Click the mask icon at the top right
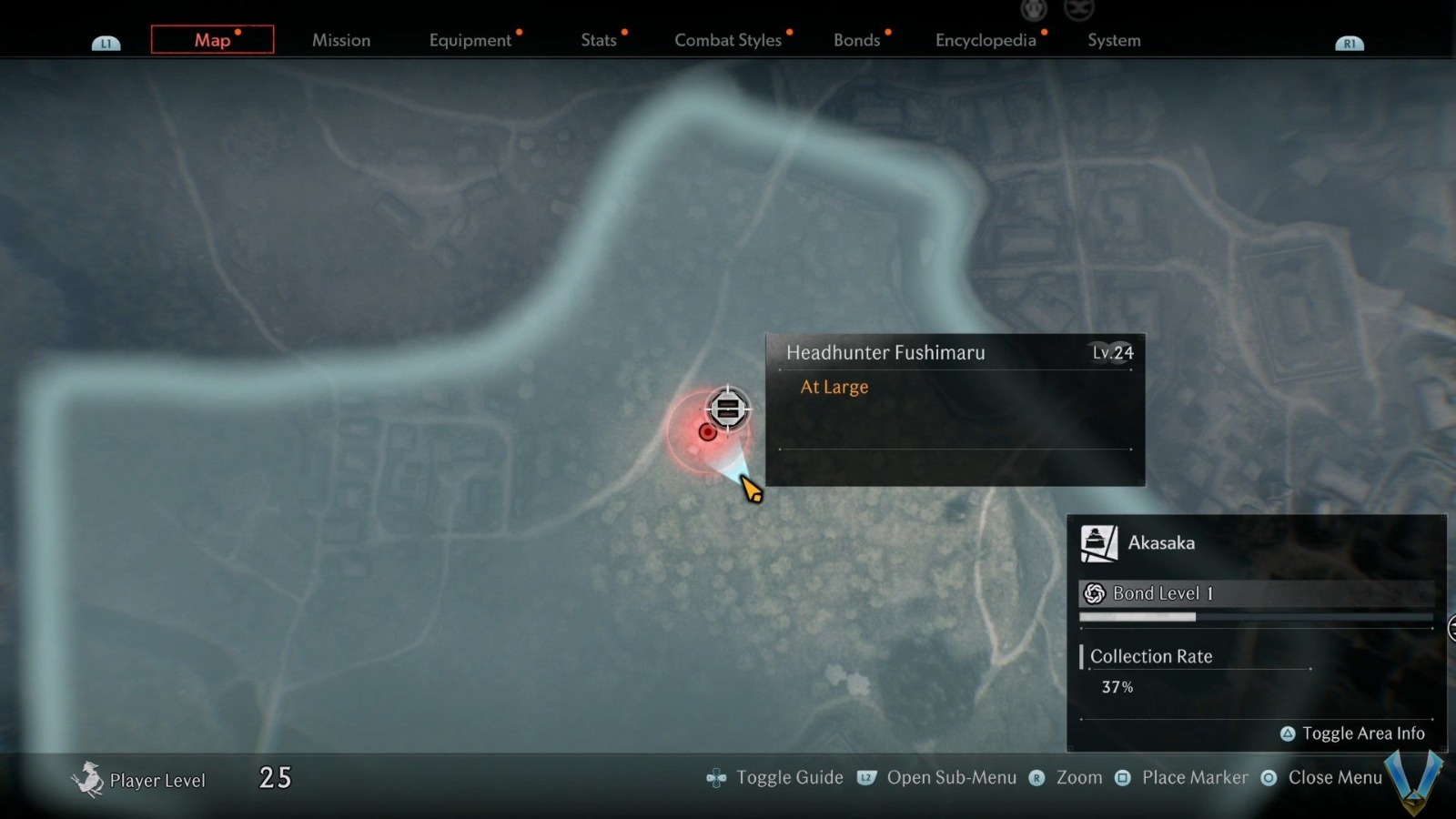Screen dimensions: 1456x819 (x=1079, y=11)
